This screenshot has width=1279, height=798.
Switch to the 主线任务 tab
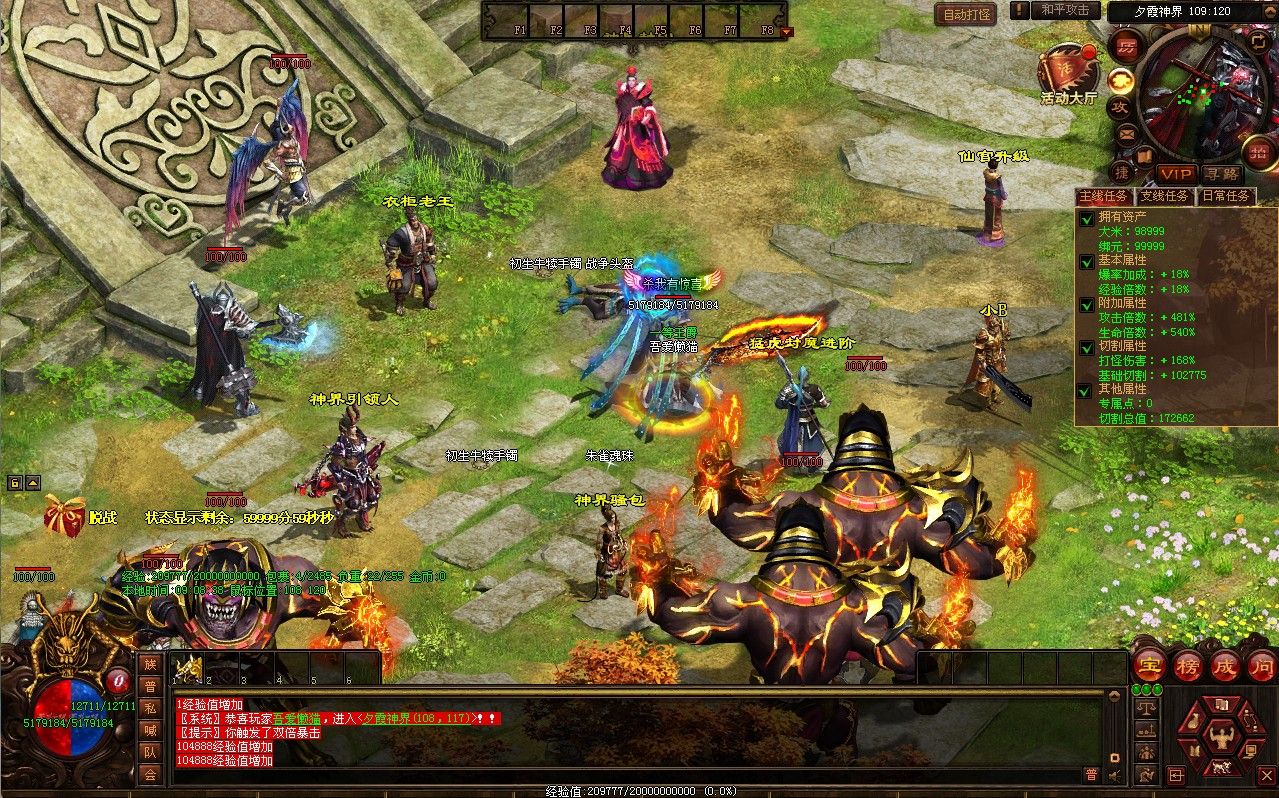pos(1104,196)
